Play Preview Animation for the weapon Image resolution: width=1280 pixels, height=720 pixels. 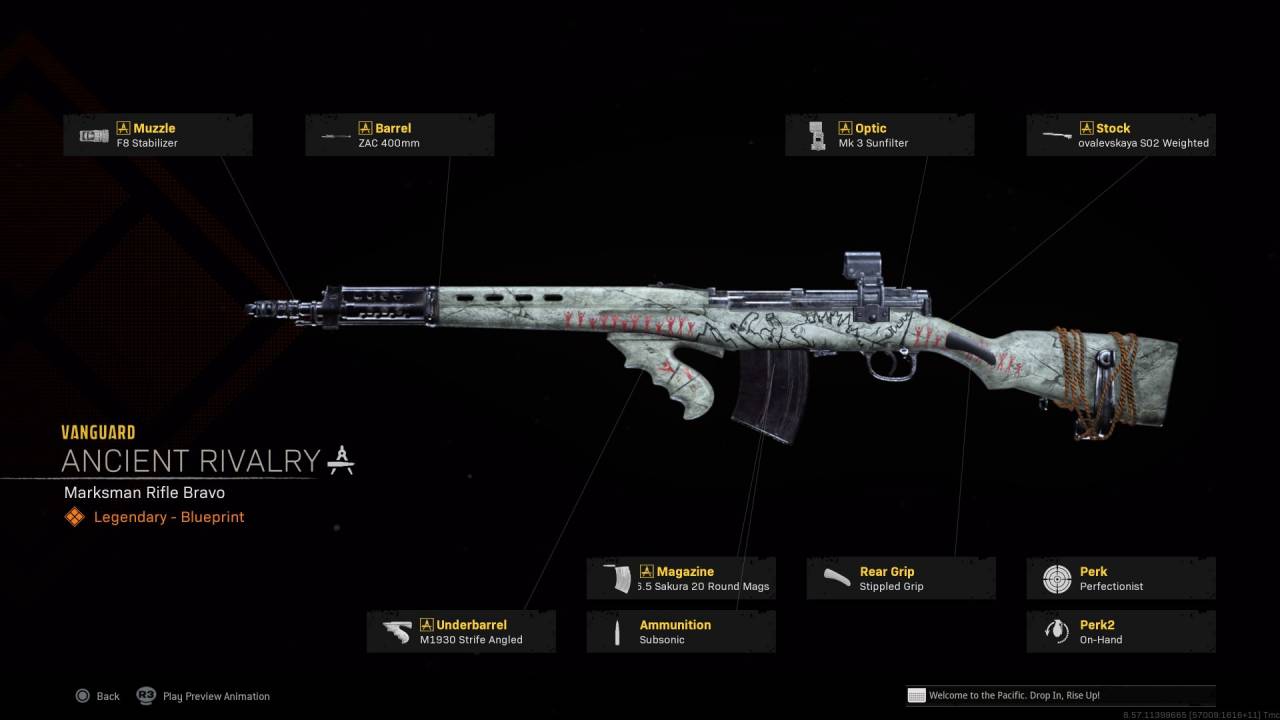click(x=215, y=696)
